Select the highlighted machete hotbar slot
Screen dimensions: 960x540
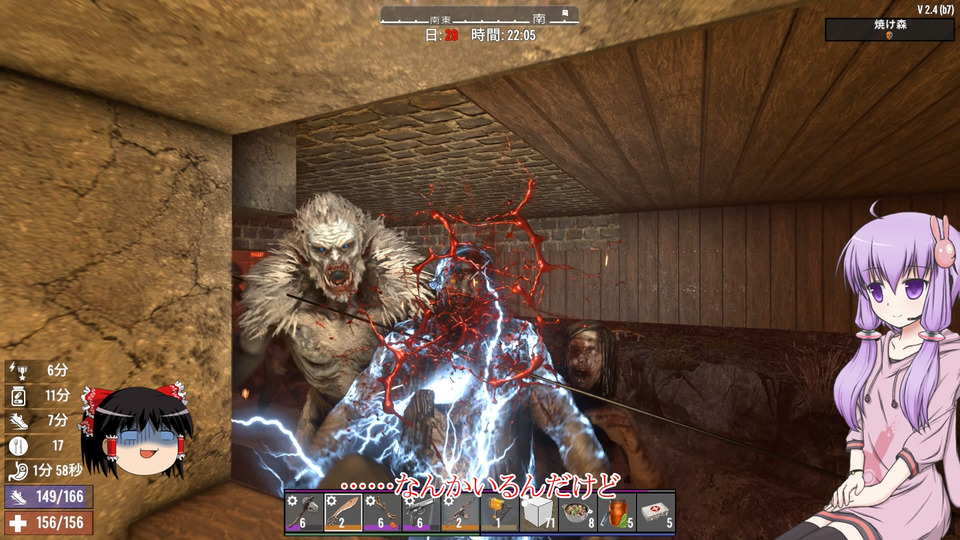coord(343,513)
